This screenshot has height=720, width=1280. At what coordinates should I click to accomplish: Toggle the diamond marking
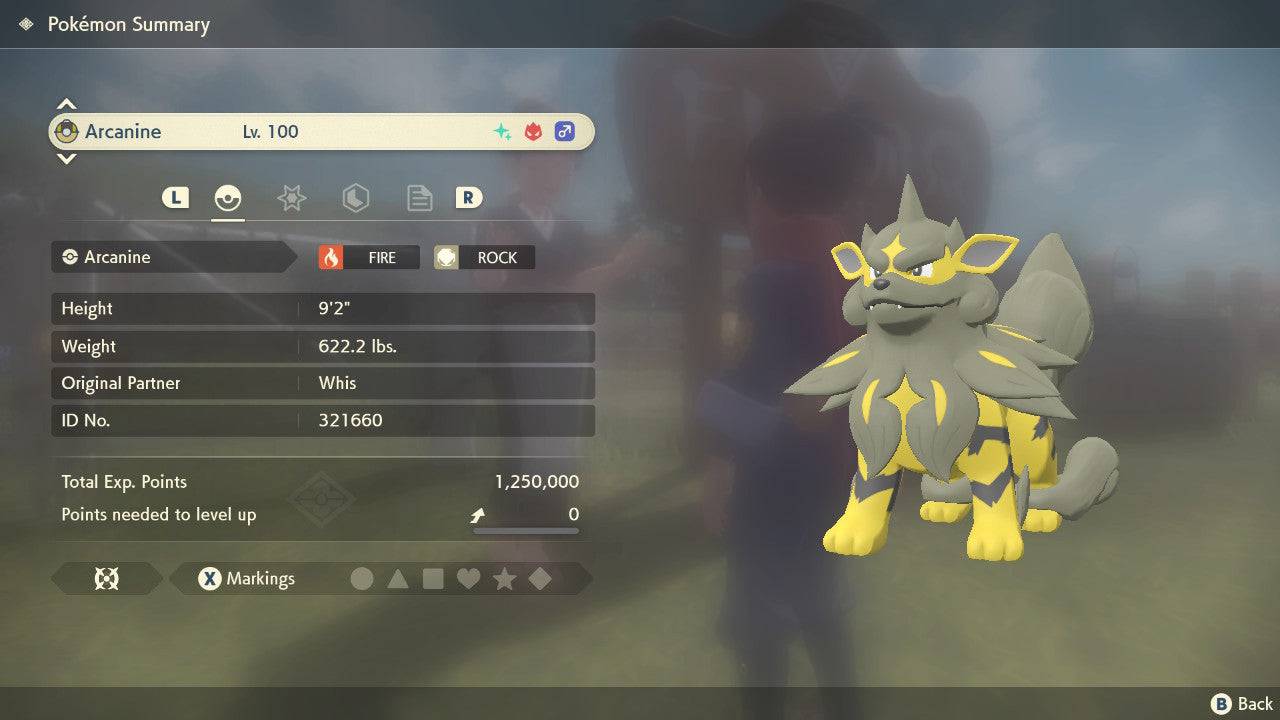(540, 578)
